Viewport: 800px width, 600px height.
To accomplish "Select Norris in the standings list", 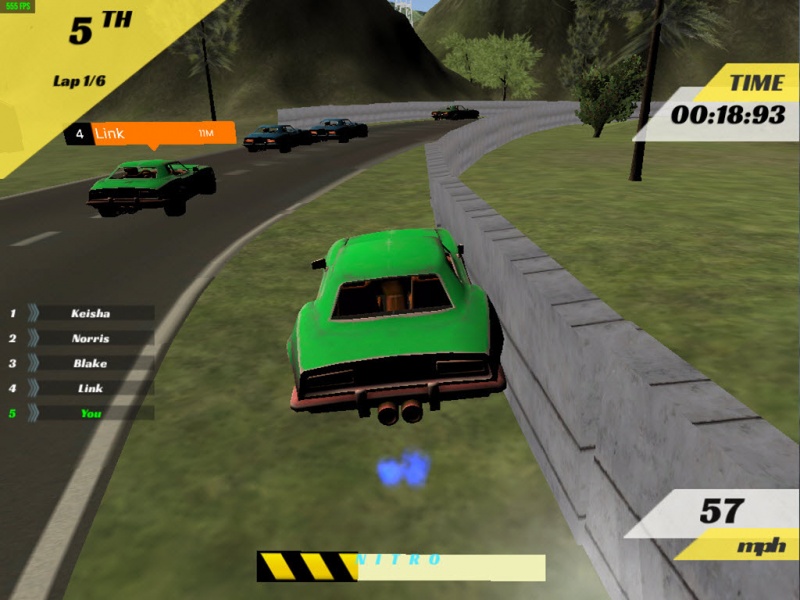I will (x=90, y=338).
